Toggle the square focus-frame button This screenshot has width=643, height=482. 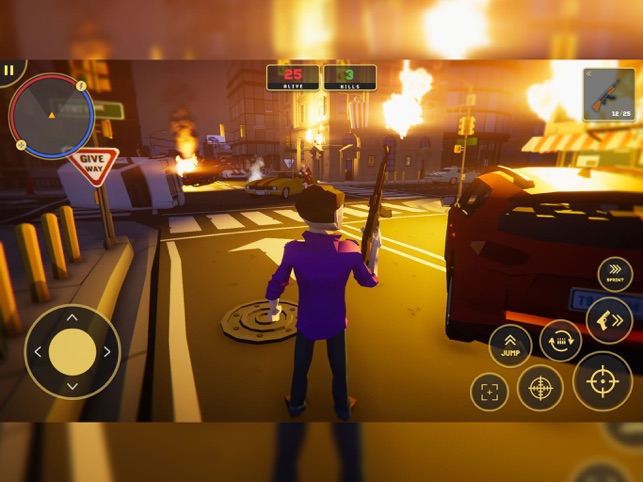coord(489,392)
